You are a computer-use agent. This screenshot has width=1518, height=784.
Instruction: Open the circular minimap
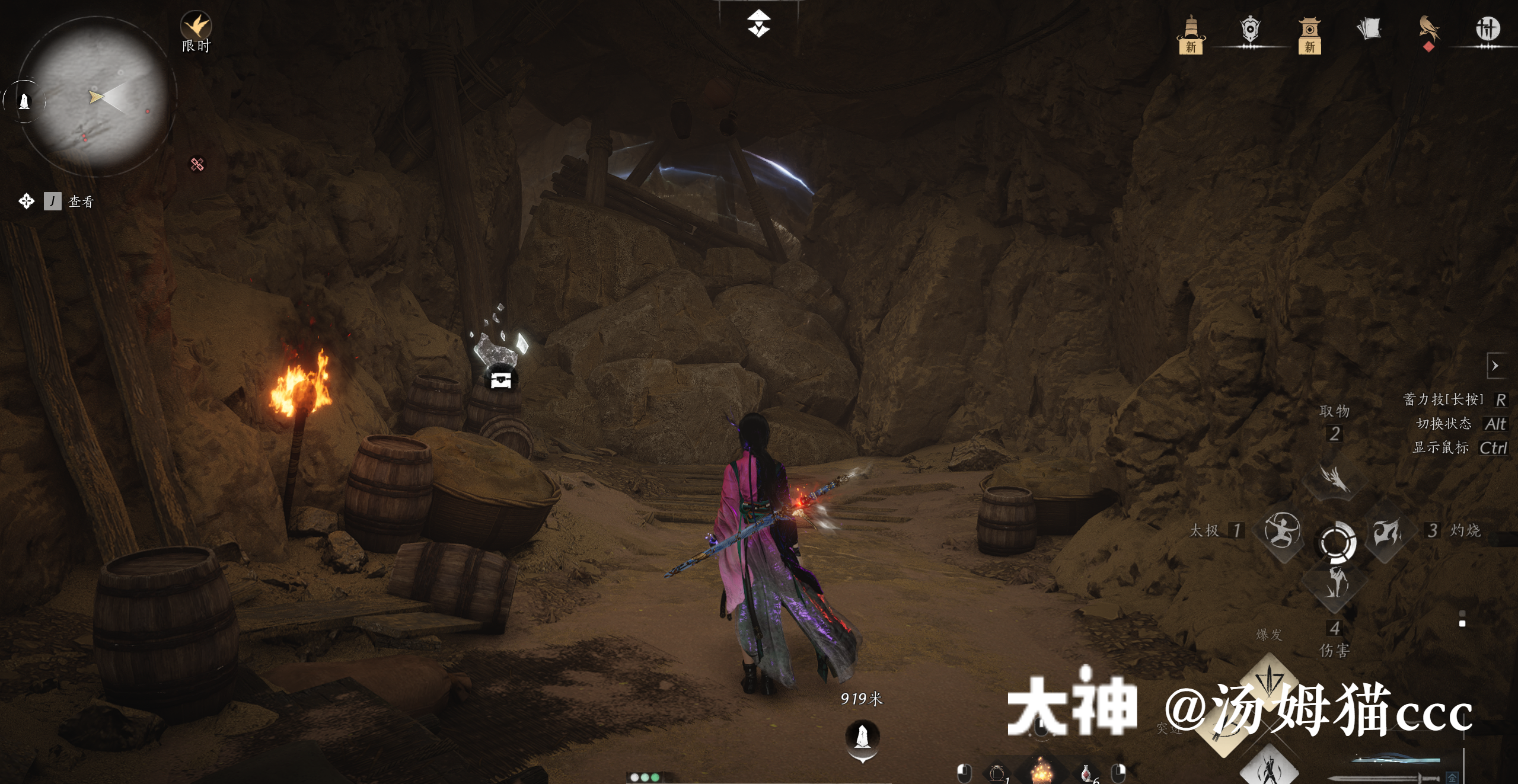tap(98, 98)
